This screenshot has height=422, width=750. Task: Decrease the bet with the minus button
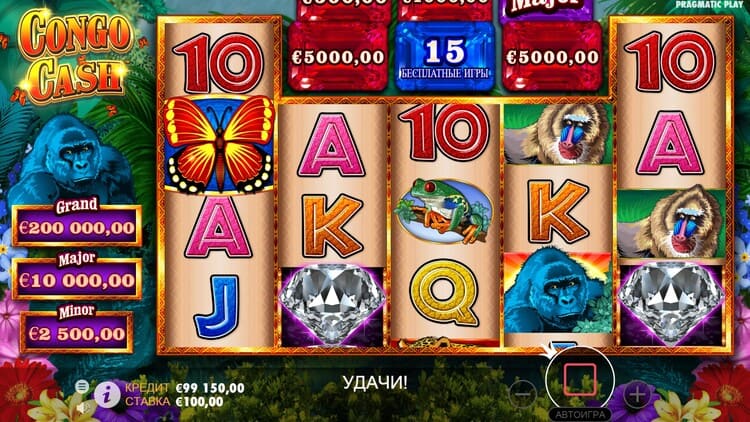point(524,392)
